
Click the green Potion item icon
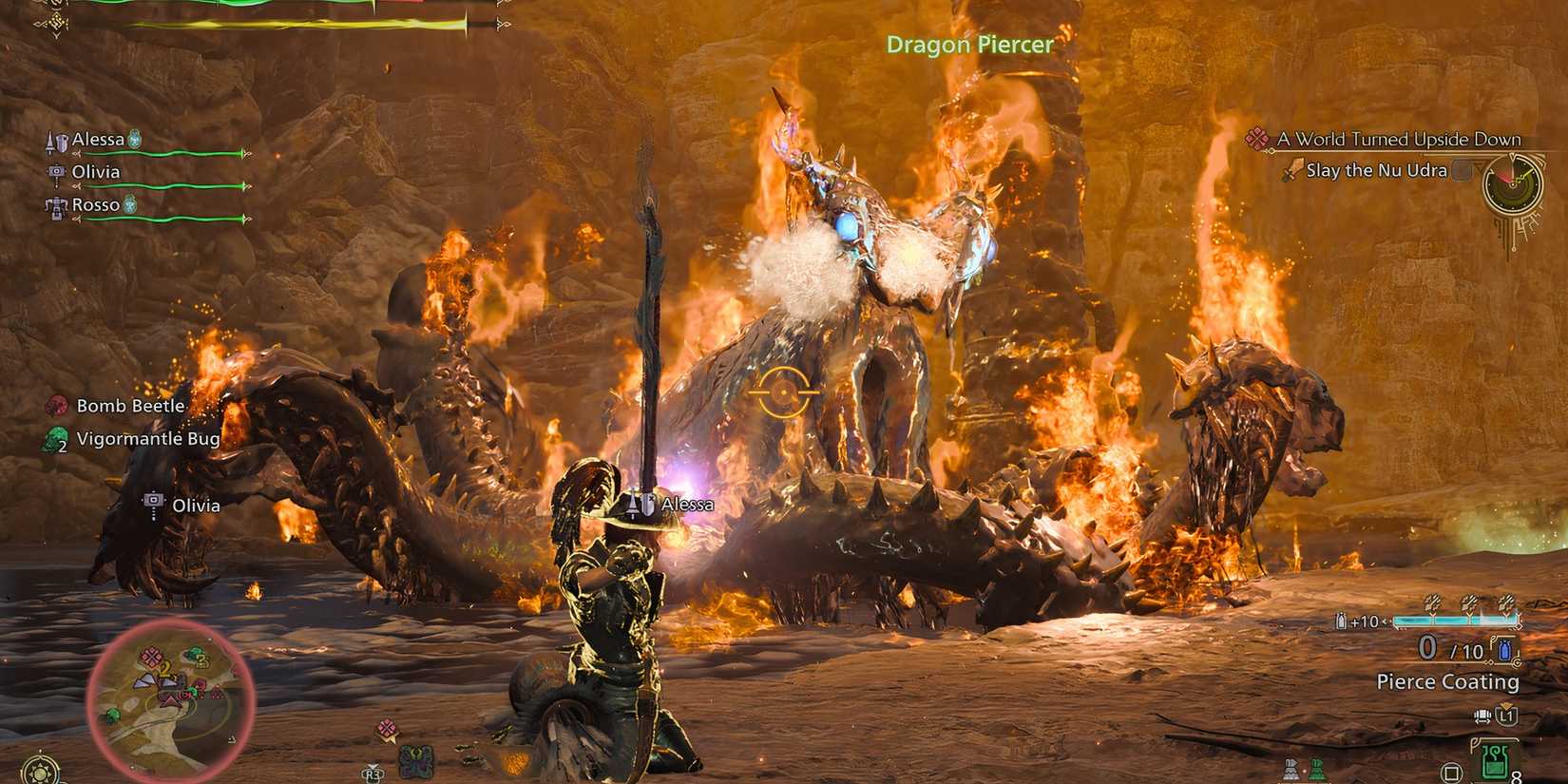click(1495, 759)
